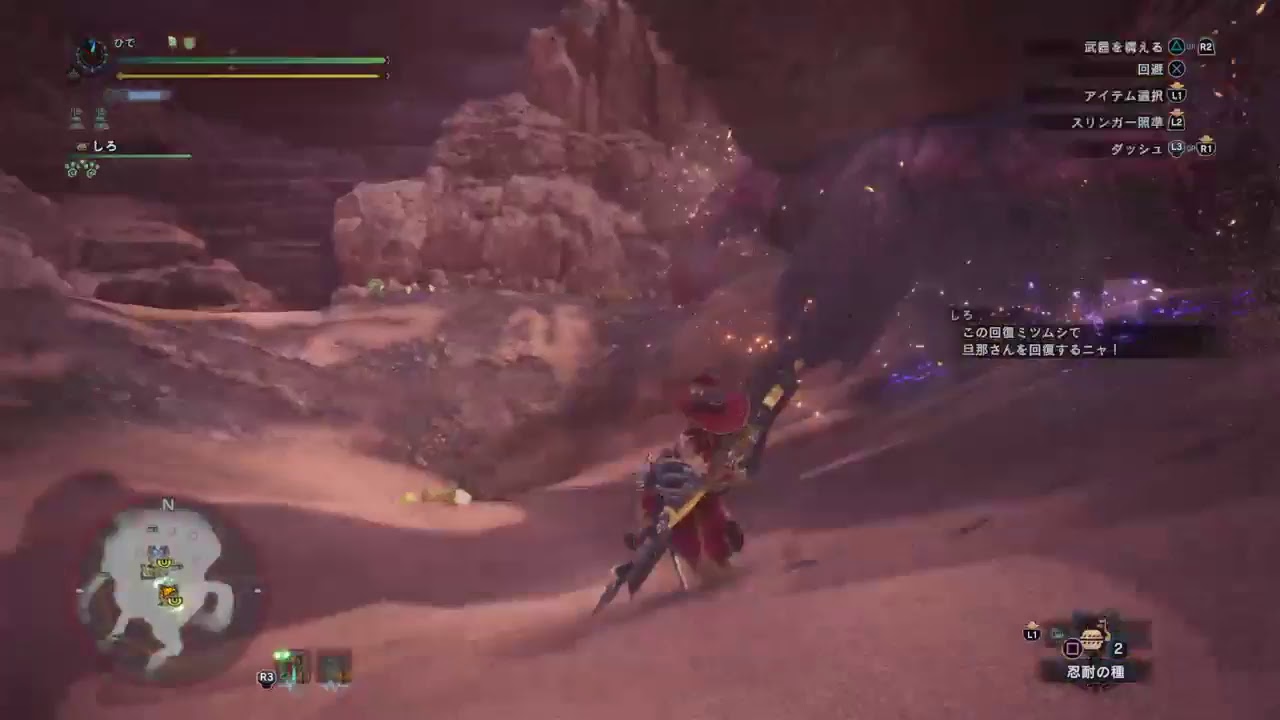Select the Palico paw icon next to しろ
The height and width of the screenshot is (720, 1280).
tap(82, 146)
